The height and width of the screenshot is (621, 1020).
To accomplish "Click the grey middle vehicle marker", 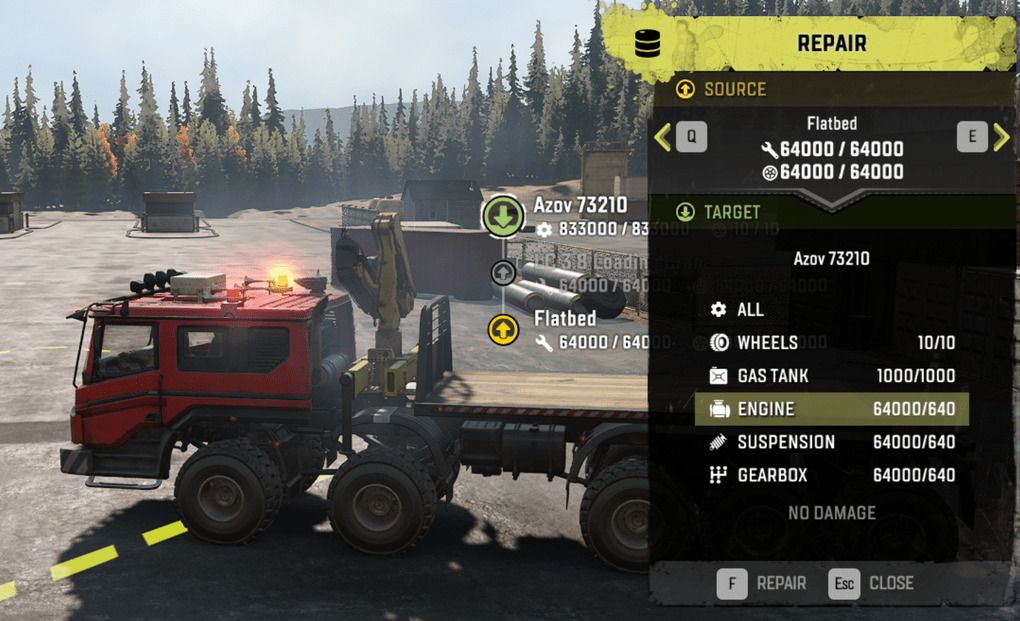I will [x=503, y=273].
